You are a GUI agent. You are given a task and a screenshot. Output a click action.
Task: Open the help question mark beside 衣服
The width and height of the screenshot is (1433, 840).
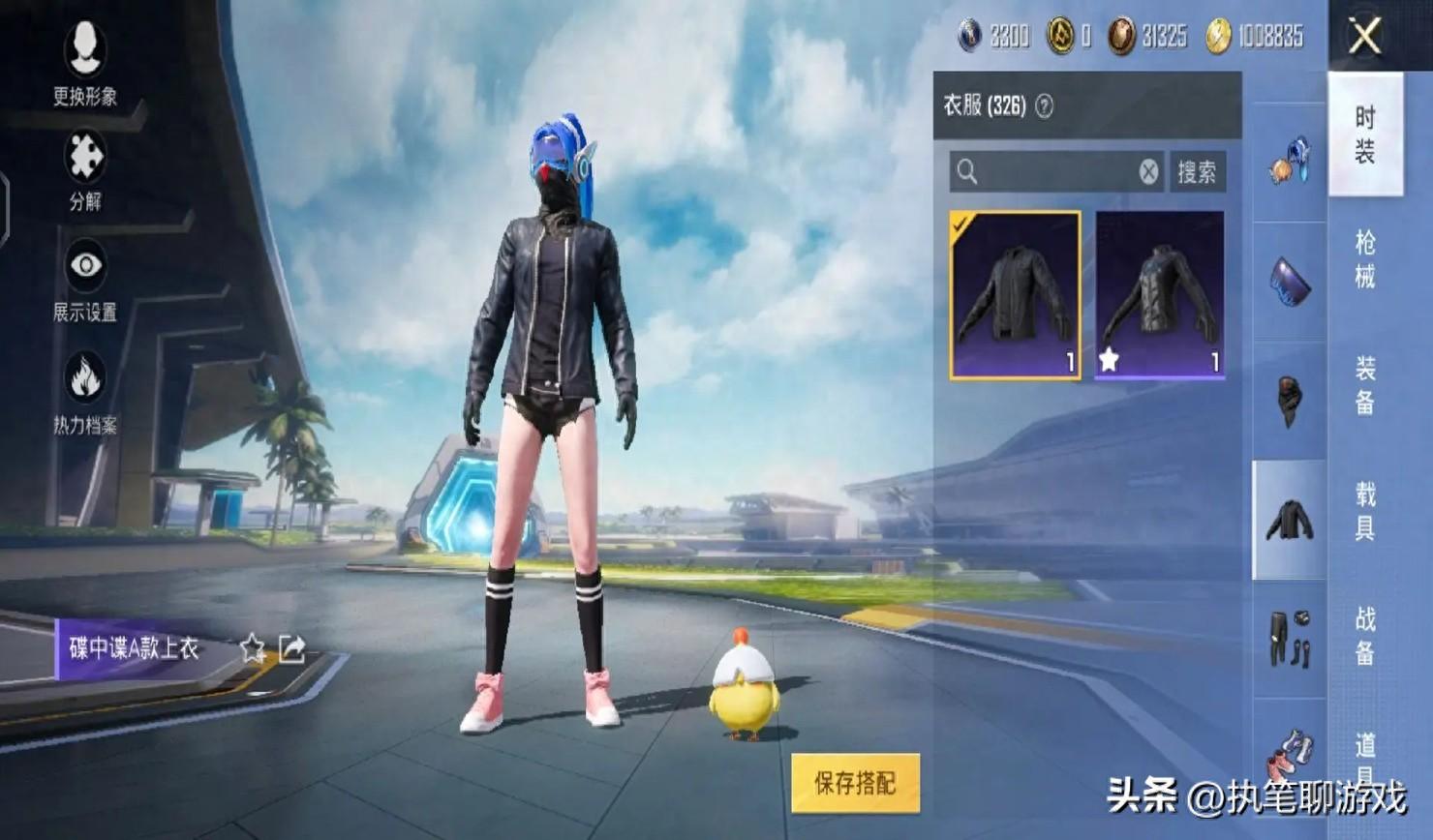tap(1044, 106)
